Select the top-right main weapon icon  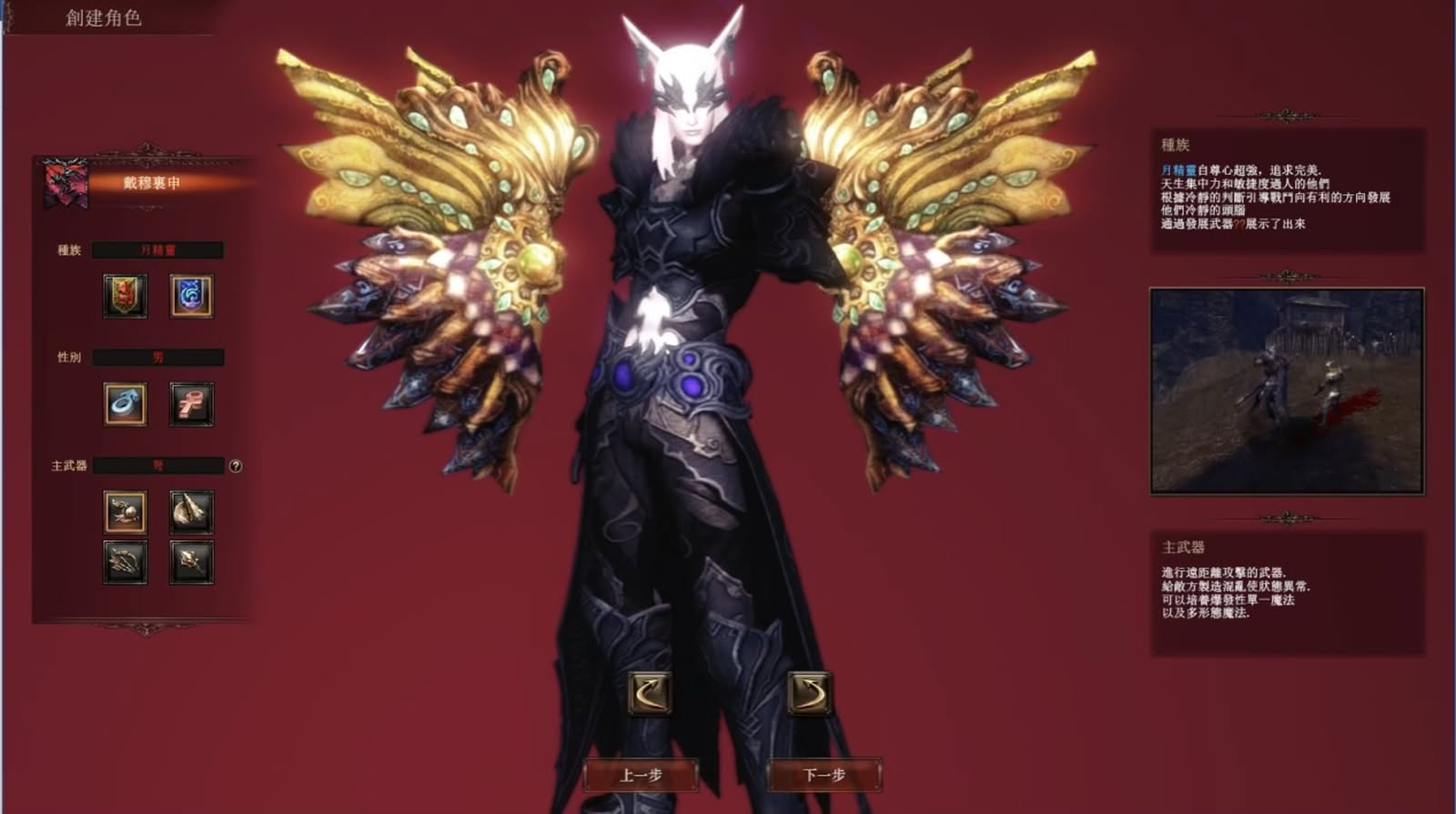191,512
